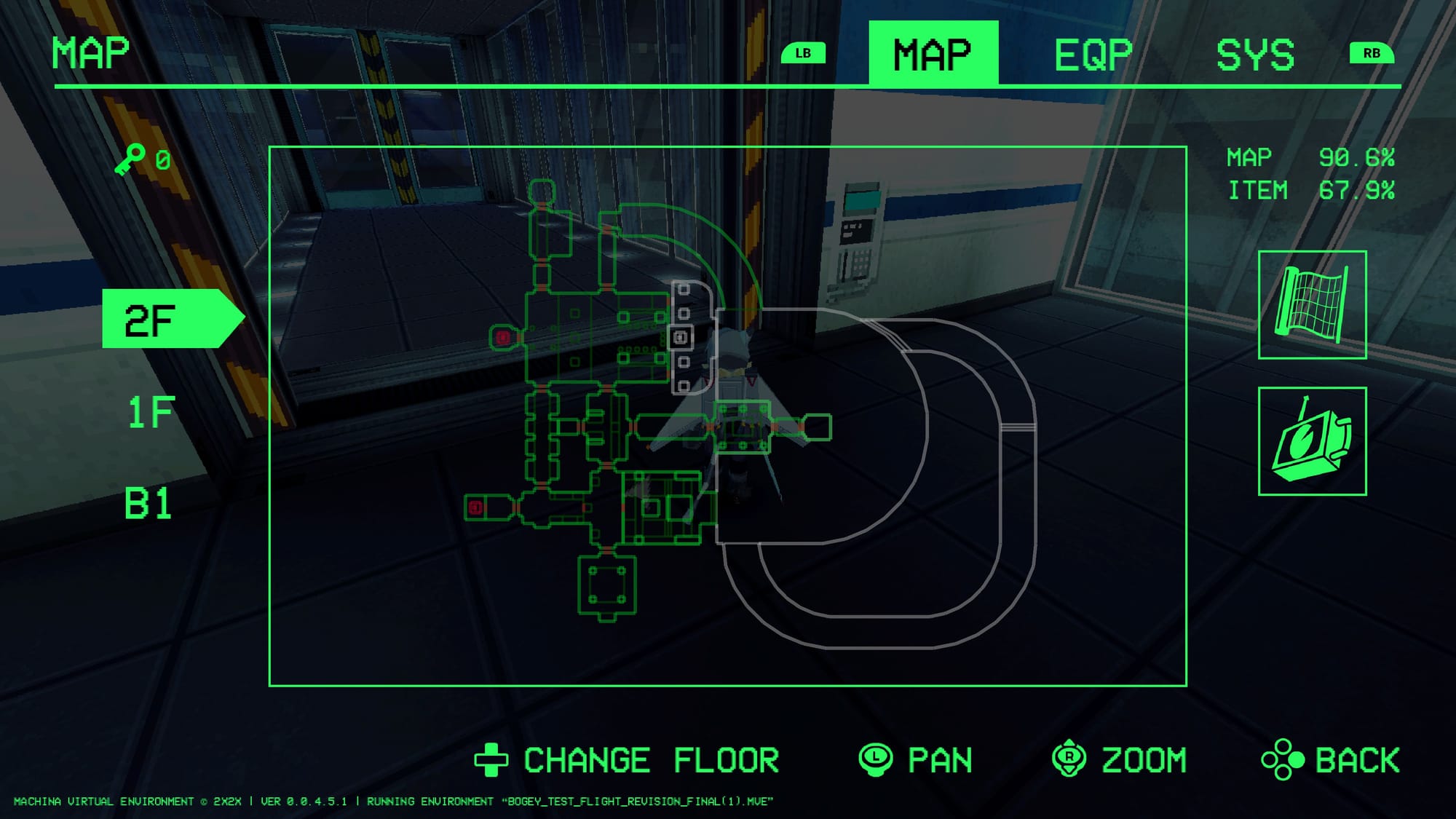This screenshot has height=819, width=1456.
Task: Click the folded map item icon
Action: (x=1312, y=304)
